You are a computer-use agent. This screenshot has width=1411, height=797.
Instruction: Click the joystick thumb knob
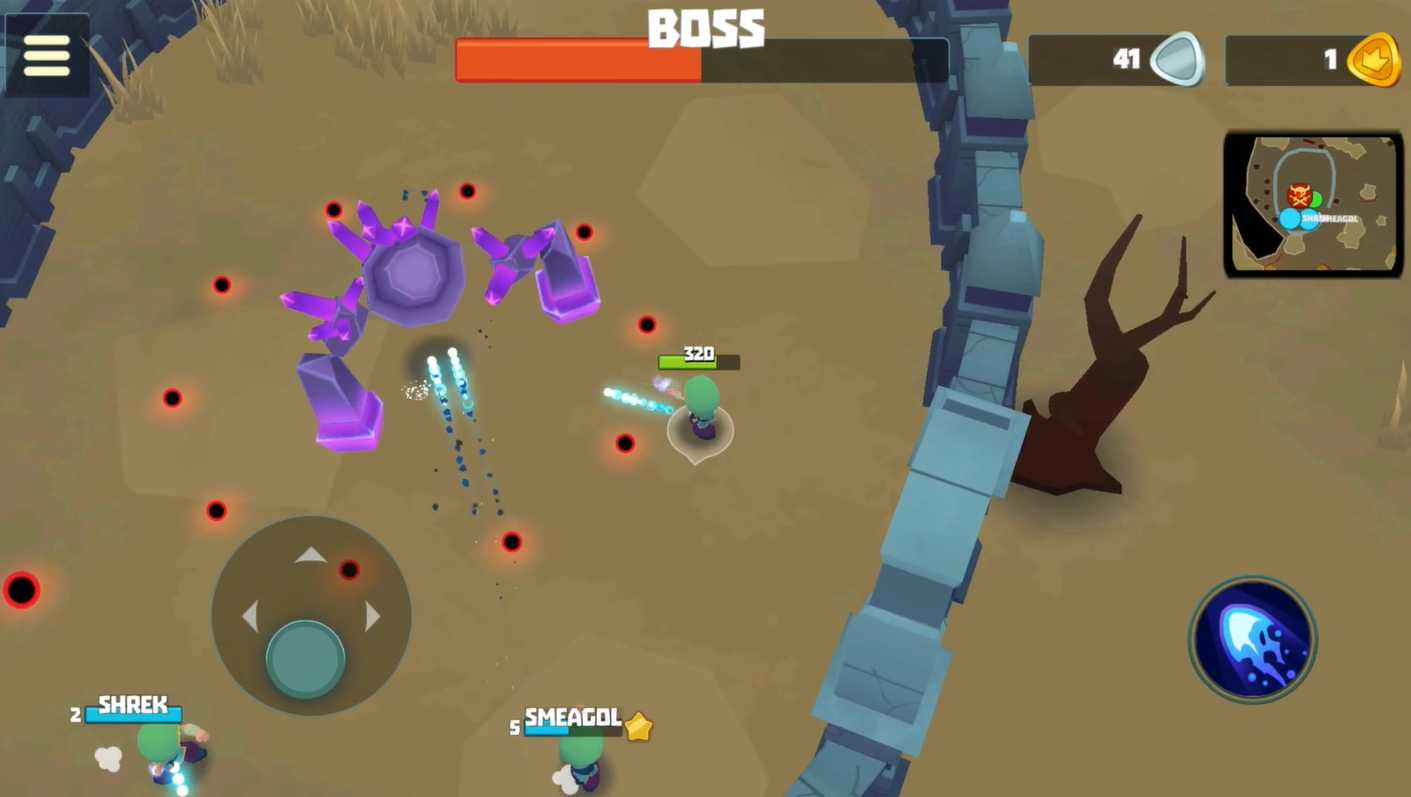coord(305,658)
